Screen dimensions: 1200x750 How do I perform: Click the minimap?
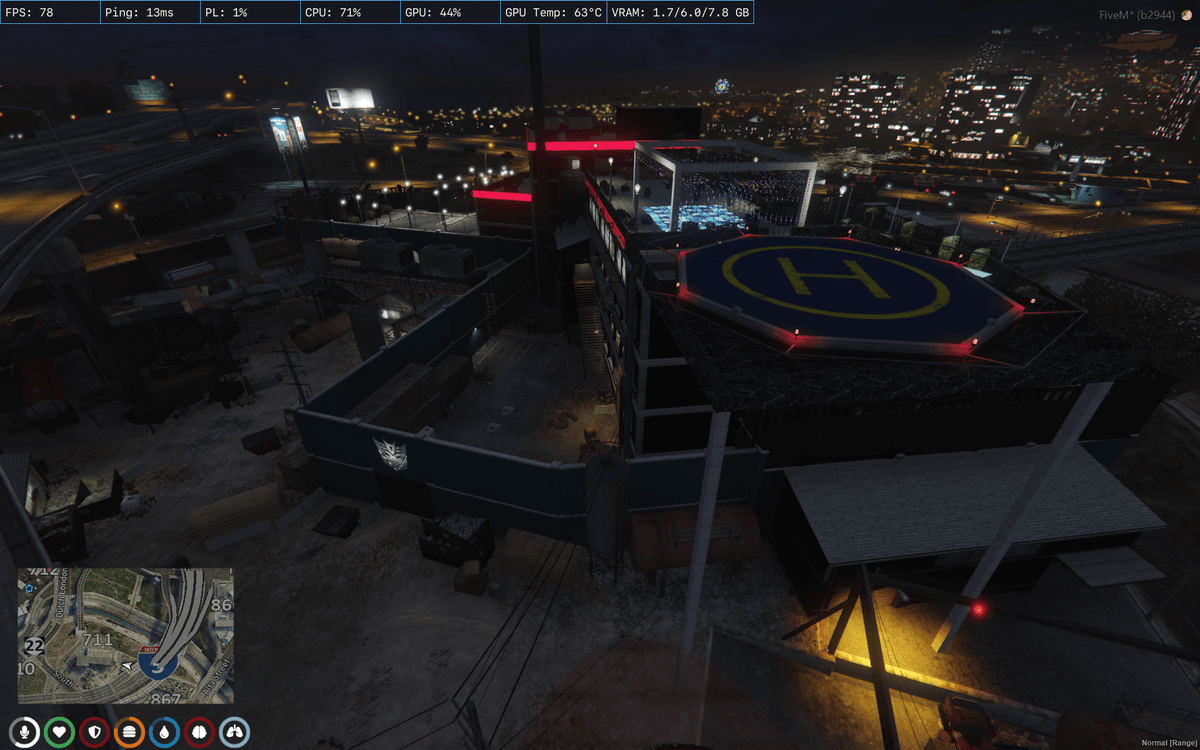tap(125, 636)
